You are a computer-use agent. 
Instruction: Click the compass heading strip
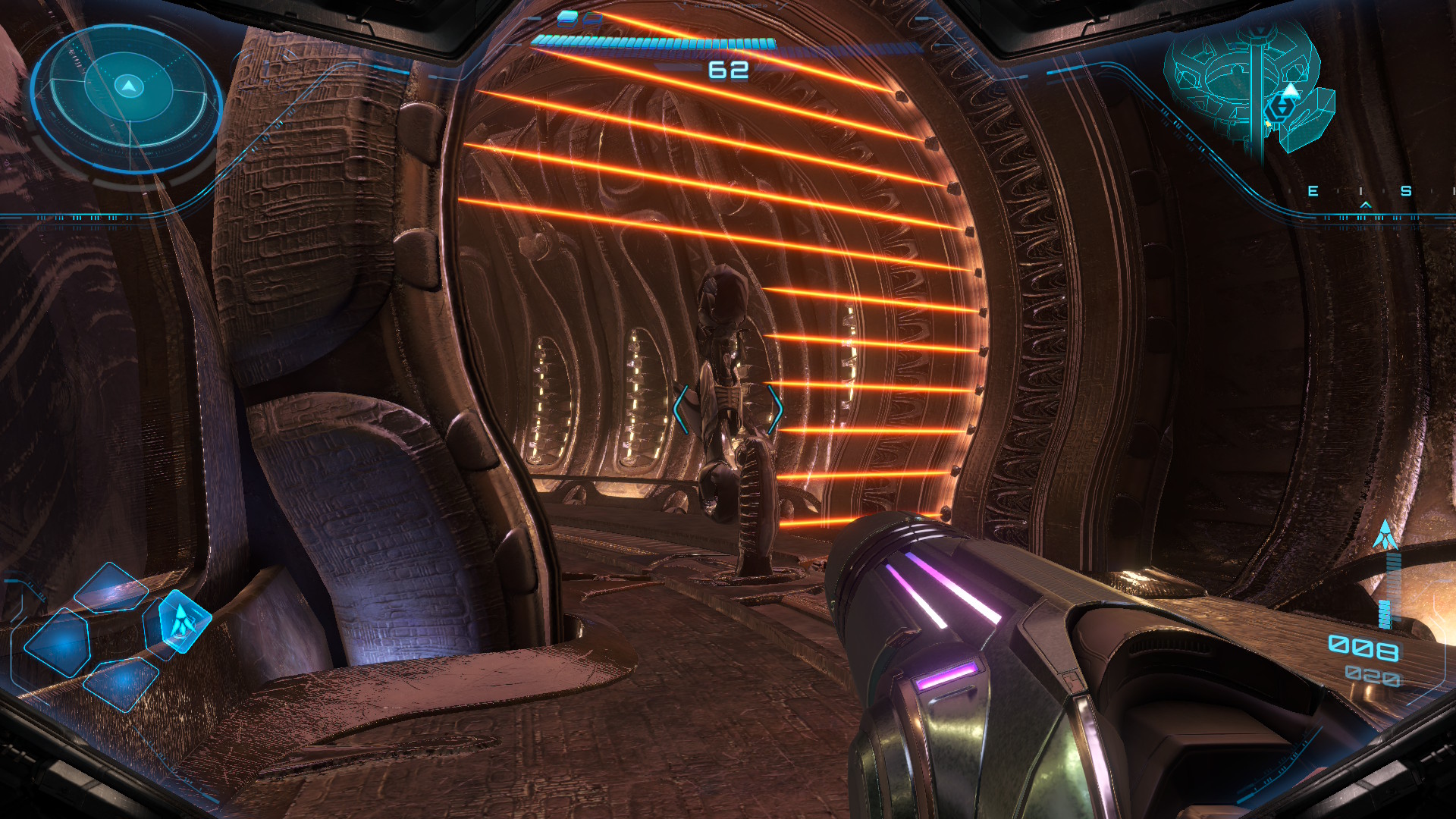[1361, 193]
